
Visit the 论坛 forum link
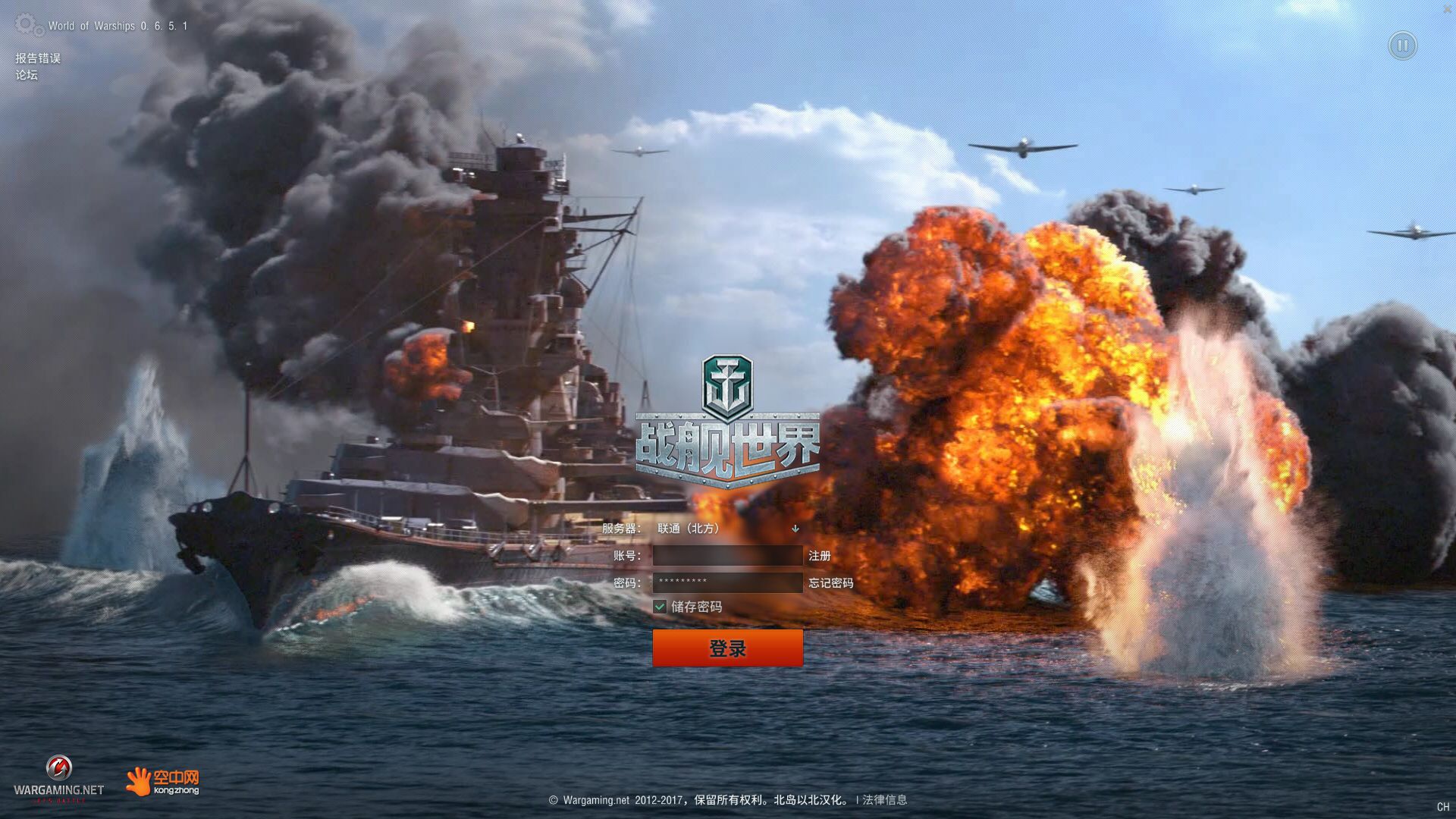tap(27, 75)
